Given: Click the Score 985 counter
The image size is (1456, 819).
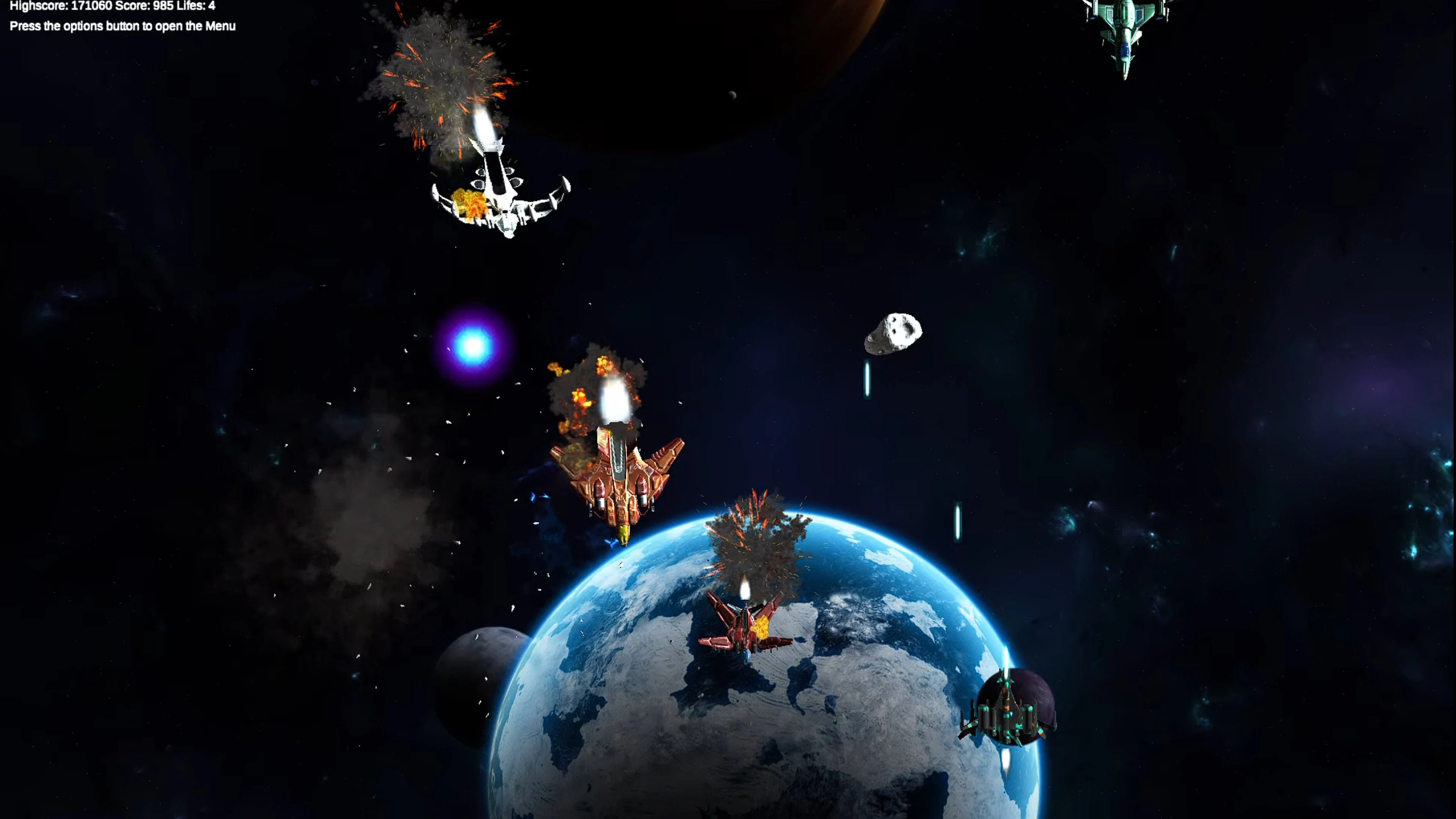Looking at the screenshot, I should pos(144,6).
